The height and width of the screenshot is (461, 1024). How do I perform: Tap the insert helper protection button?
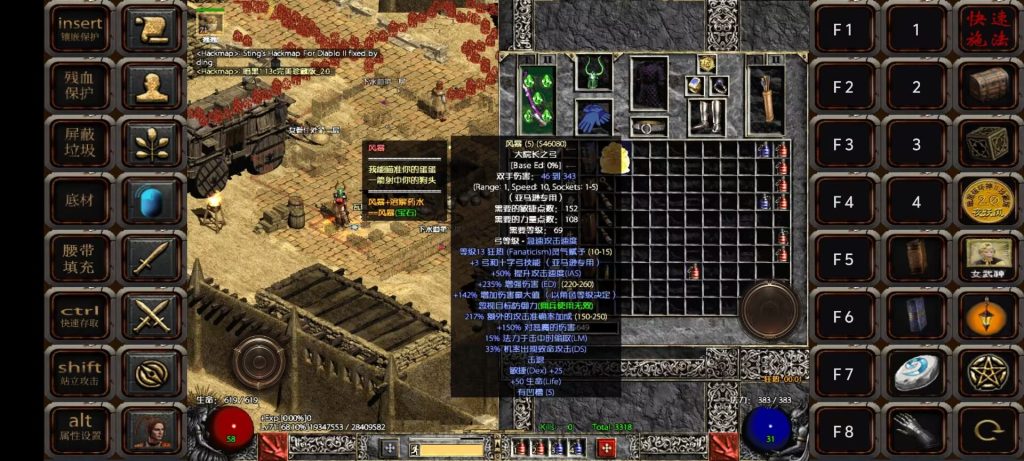[x=79, y=28]
